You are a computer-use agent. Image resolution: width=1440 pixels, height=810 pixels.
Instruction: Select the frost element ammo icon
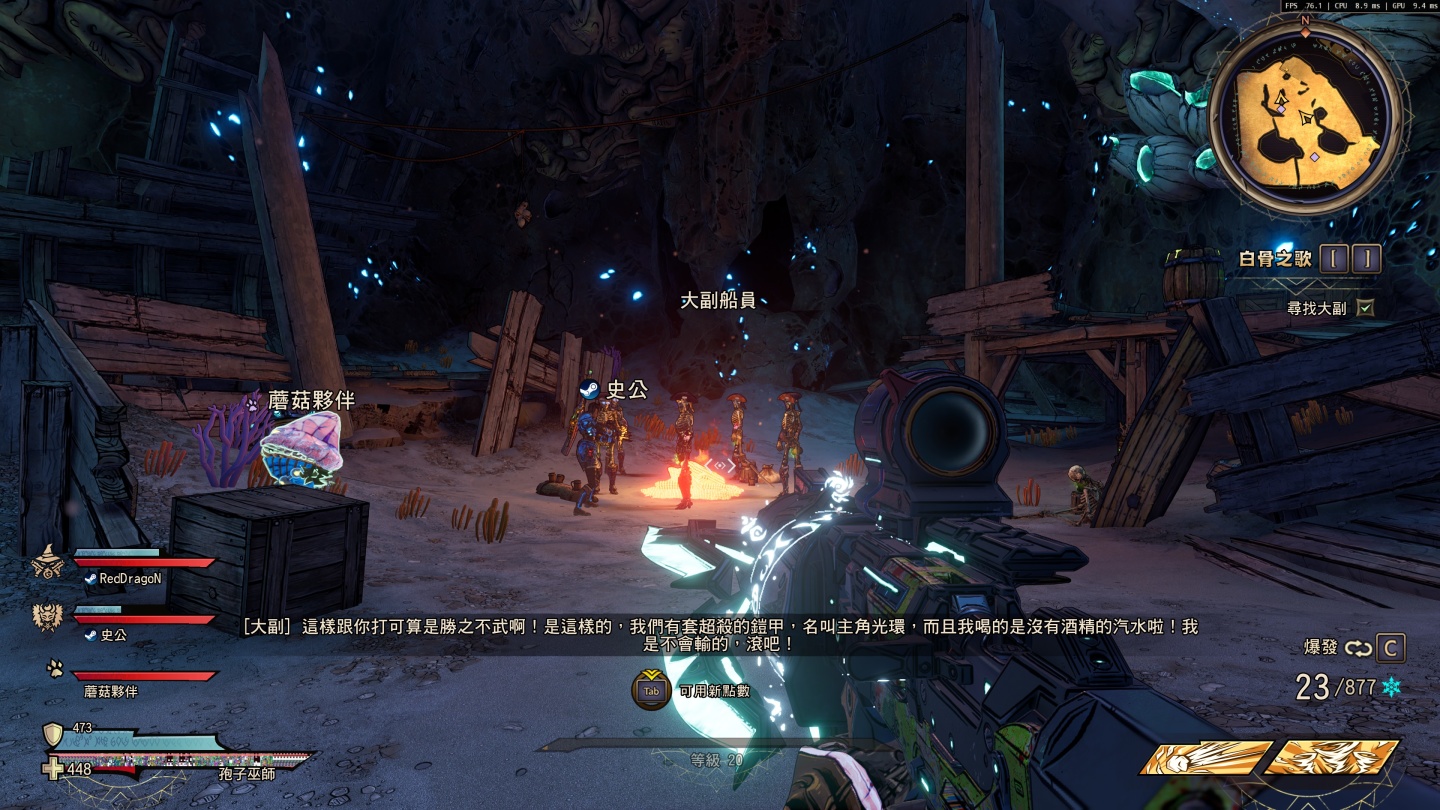tap(1390, 687)
